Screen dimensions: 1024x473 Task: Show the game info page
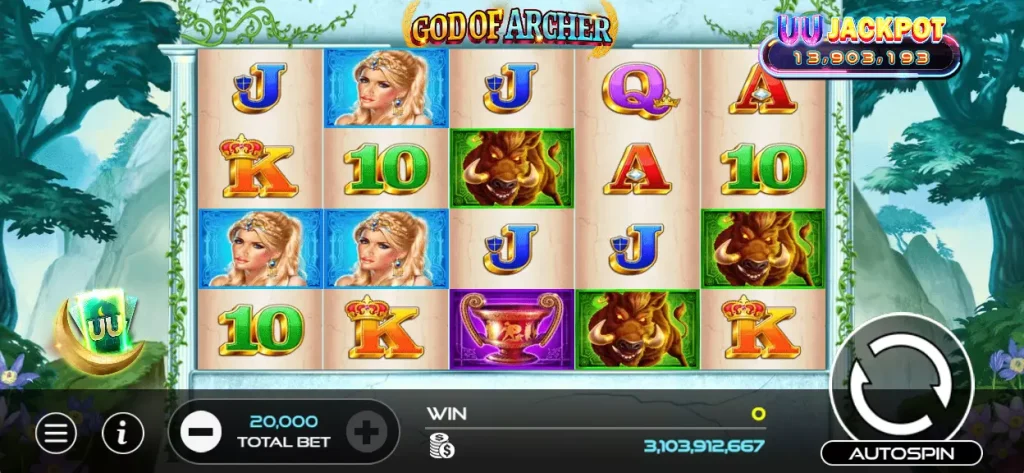coord(123,433)
